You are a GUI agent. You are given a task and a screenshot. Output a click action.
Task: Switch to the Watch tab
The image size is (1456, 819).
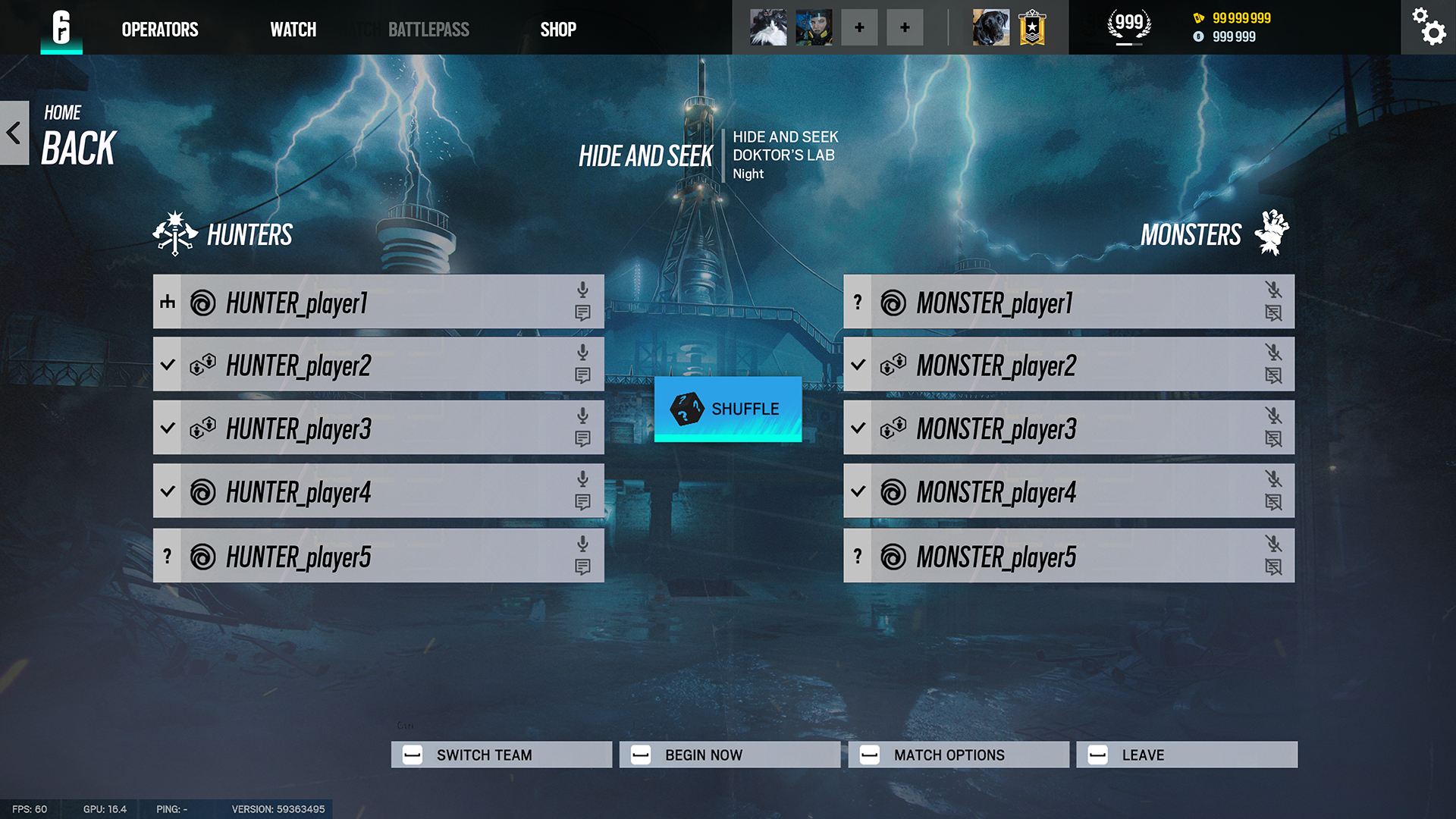point(293,30)
